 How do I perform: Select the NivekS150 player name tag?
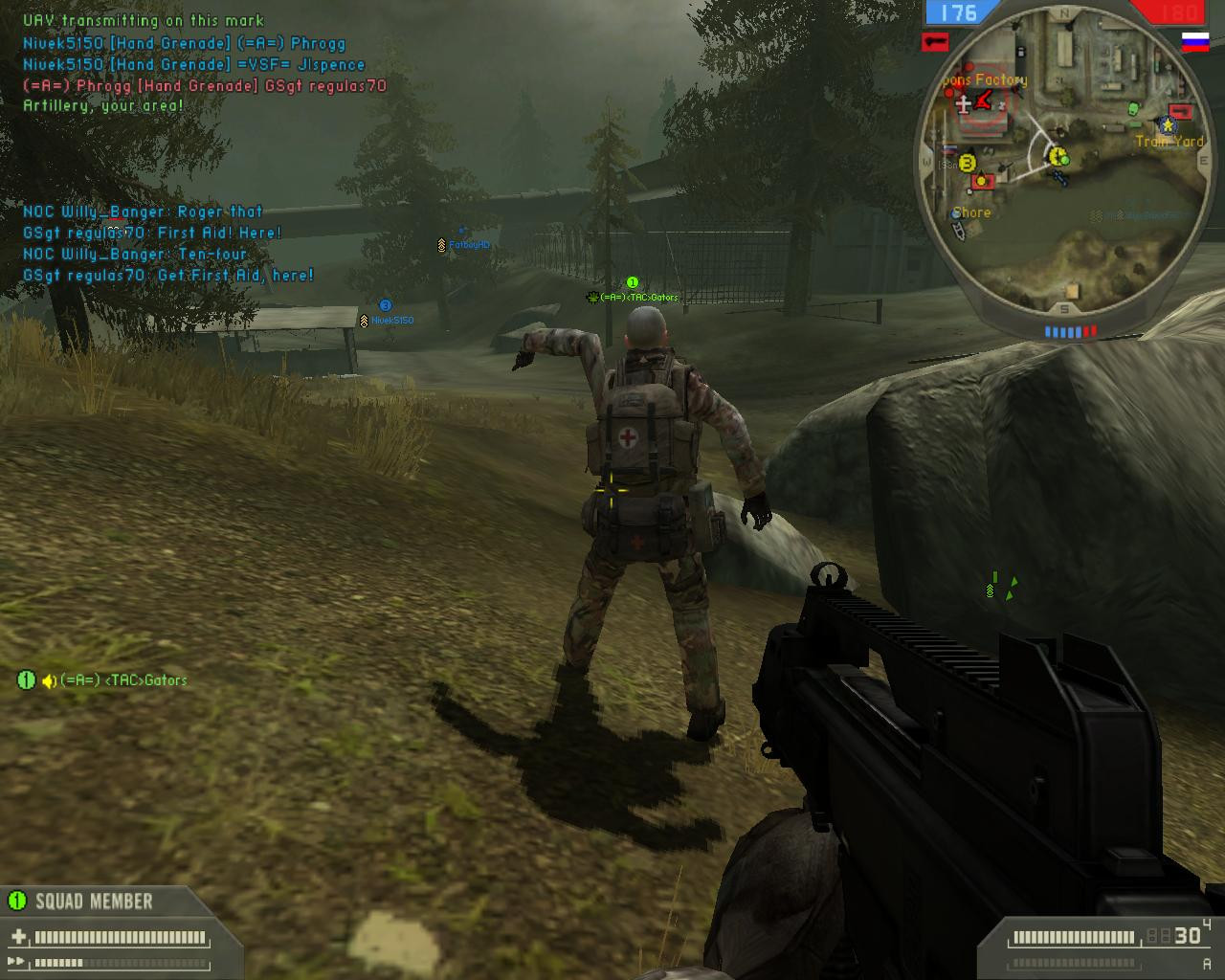392,321
